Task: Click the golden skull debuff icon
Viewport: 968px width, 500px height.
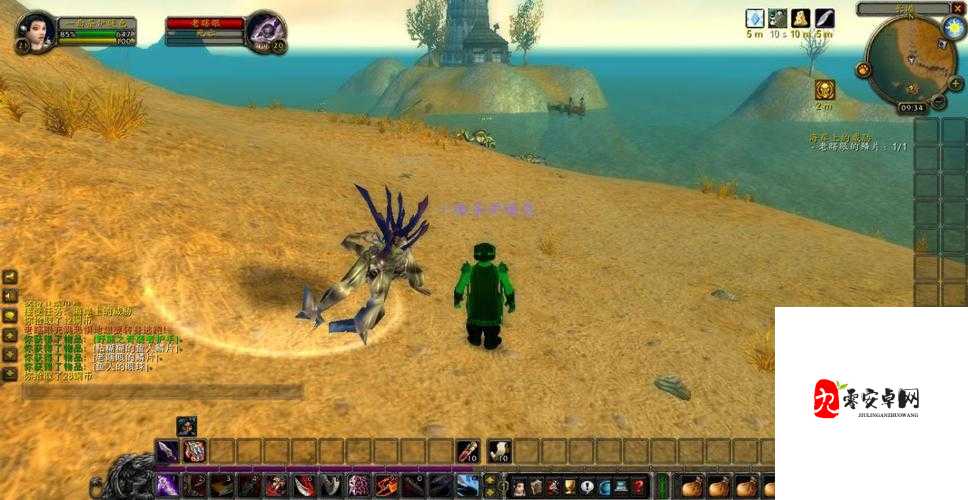Action: tap(824, 89)
